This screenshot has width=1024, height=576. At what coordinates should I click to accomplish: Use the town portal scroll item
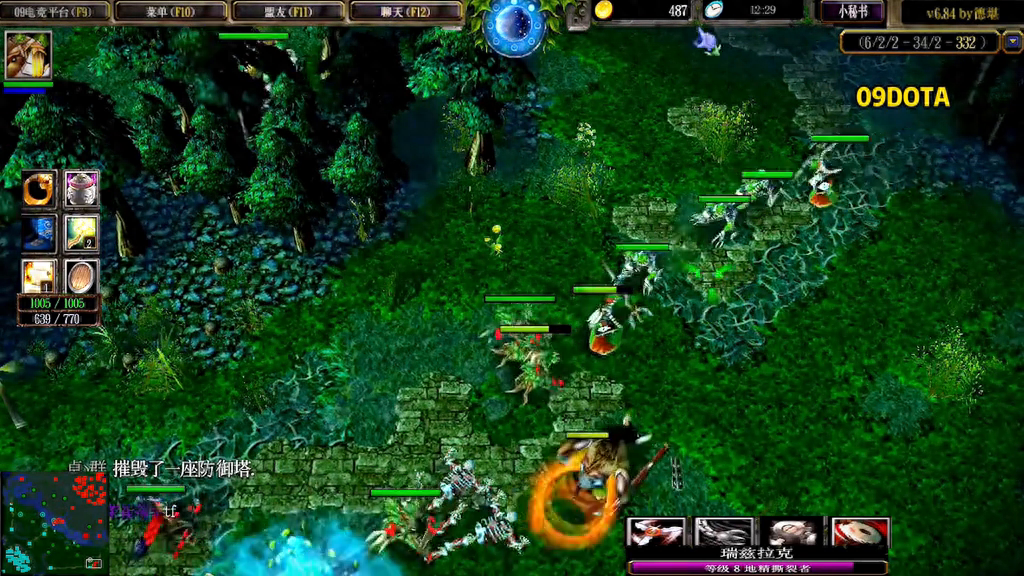(39, 276)
